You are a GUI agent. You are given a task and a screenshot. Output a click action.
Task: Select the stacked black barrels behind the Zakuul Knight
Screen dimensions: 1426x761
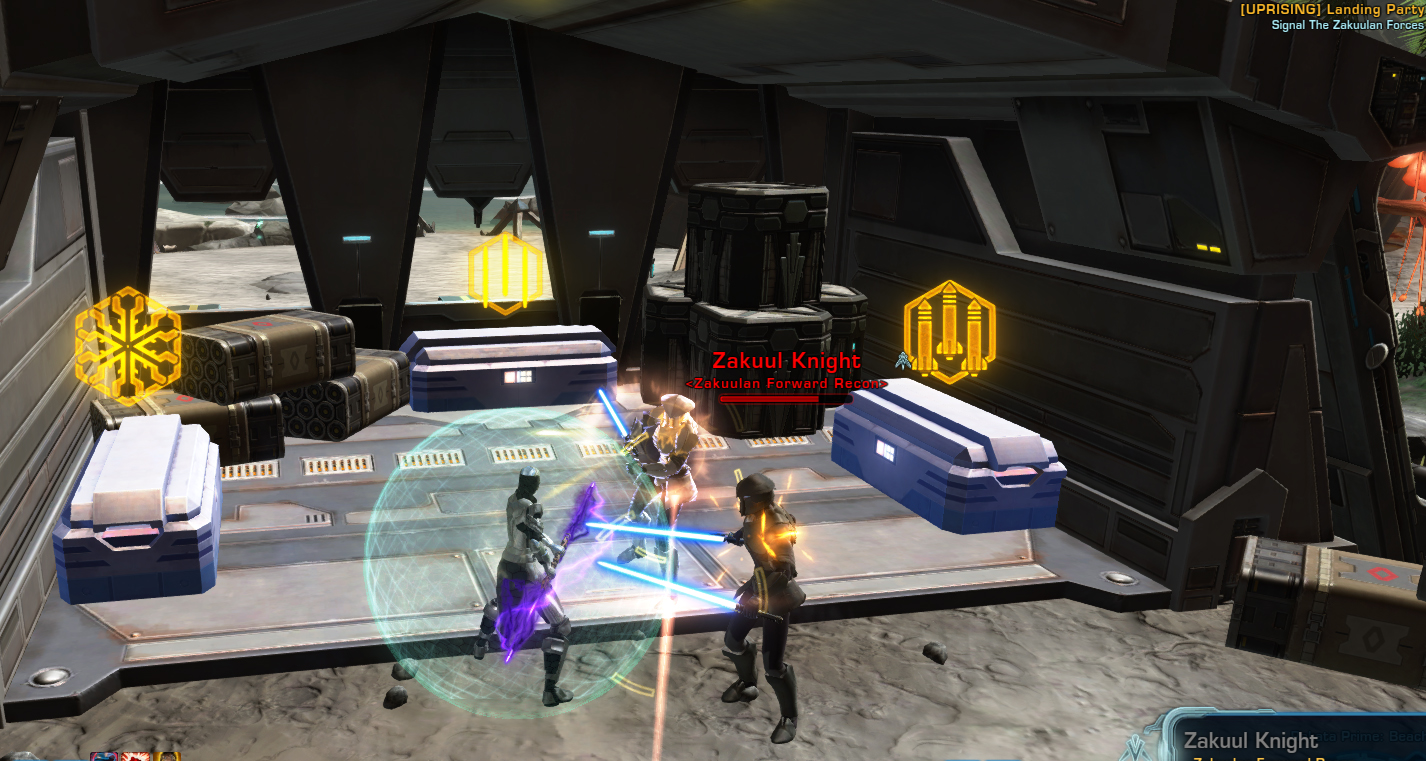click(755, 250)
